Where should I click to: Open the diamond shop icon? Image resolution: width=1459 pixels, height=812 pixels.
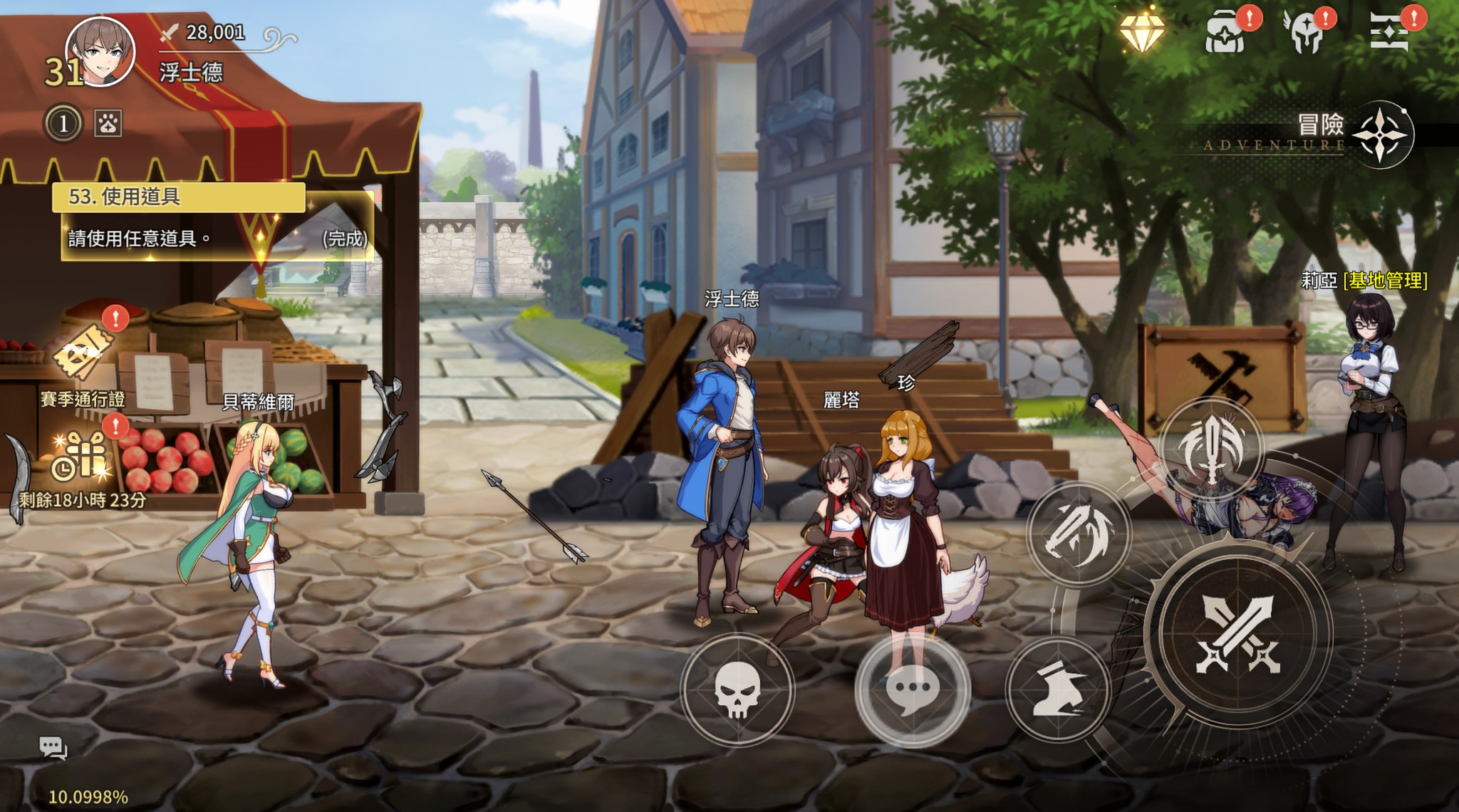point(1141,32)
